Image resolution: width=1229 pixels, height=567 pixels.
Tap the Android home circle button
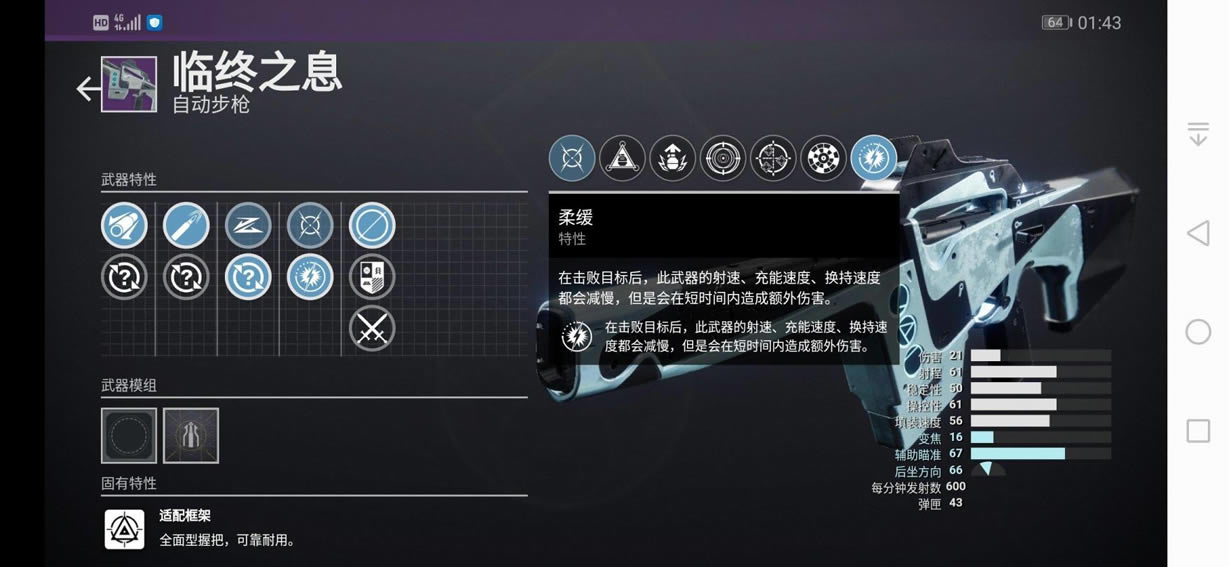pyautogui.click(x=1198, y=332)
